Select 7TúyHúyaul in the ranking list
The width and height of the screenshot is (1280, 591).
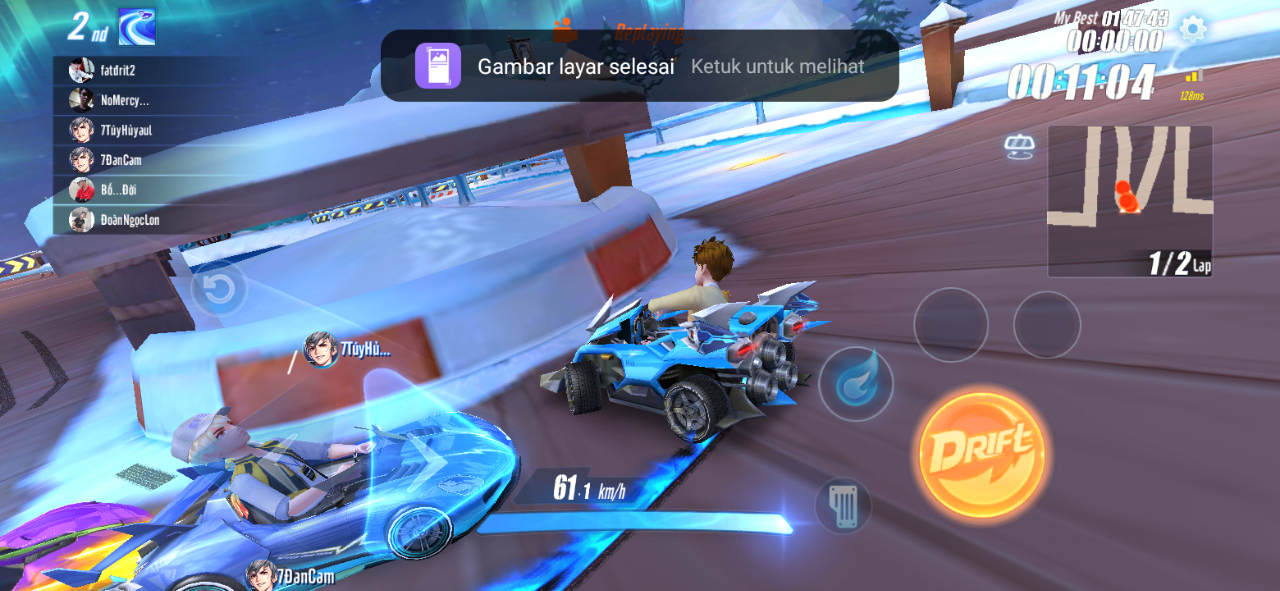[126, 130]
